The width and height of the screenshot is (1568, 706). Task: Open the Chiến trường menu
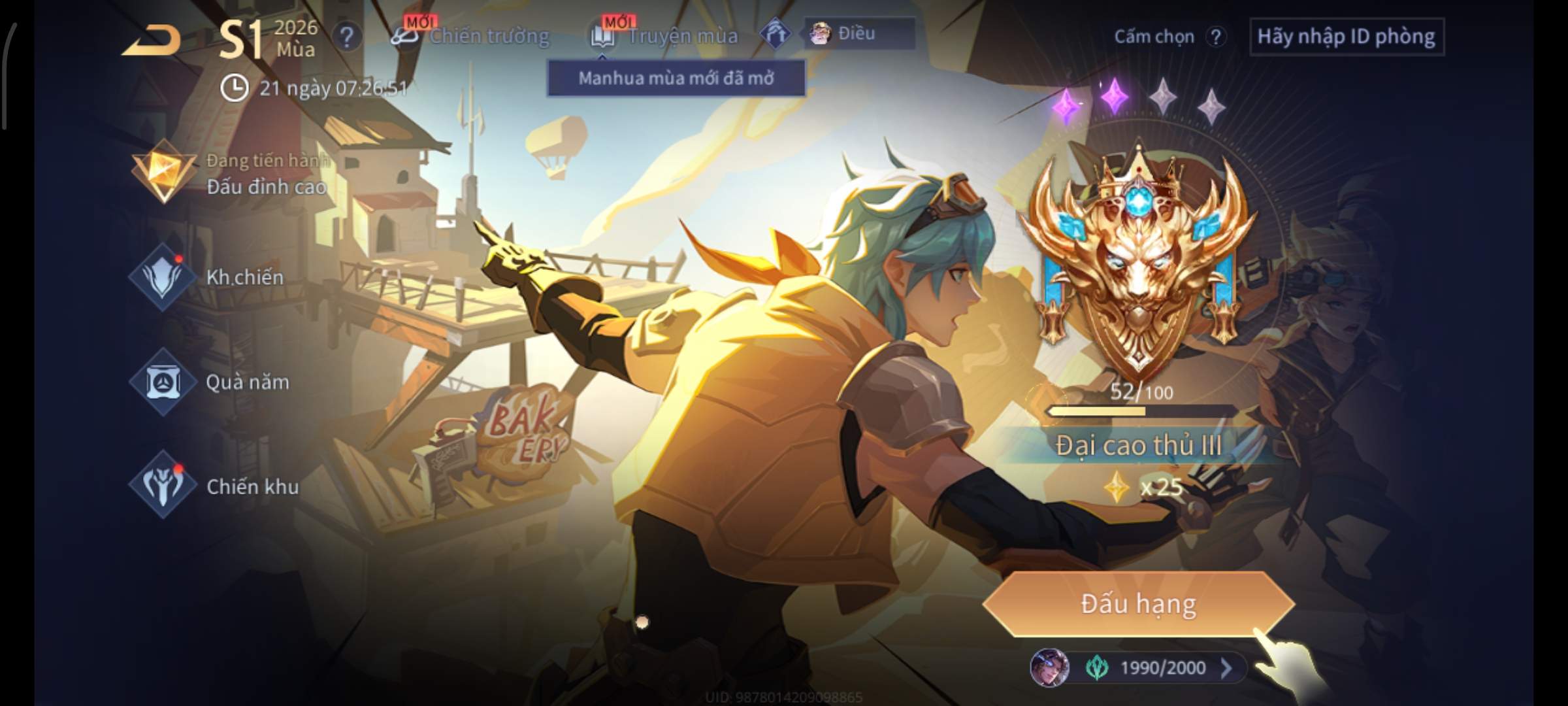(470, 36)
